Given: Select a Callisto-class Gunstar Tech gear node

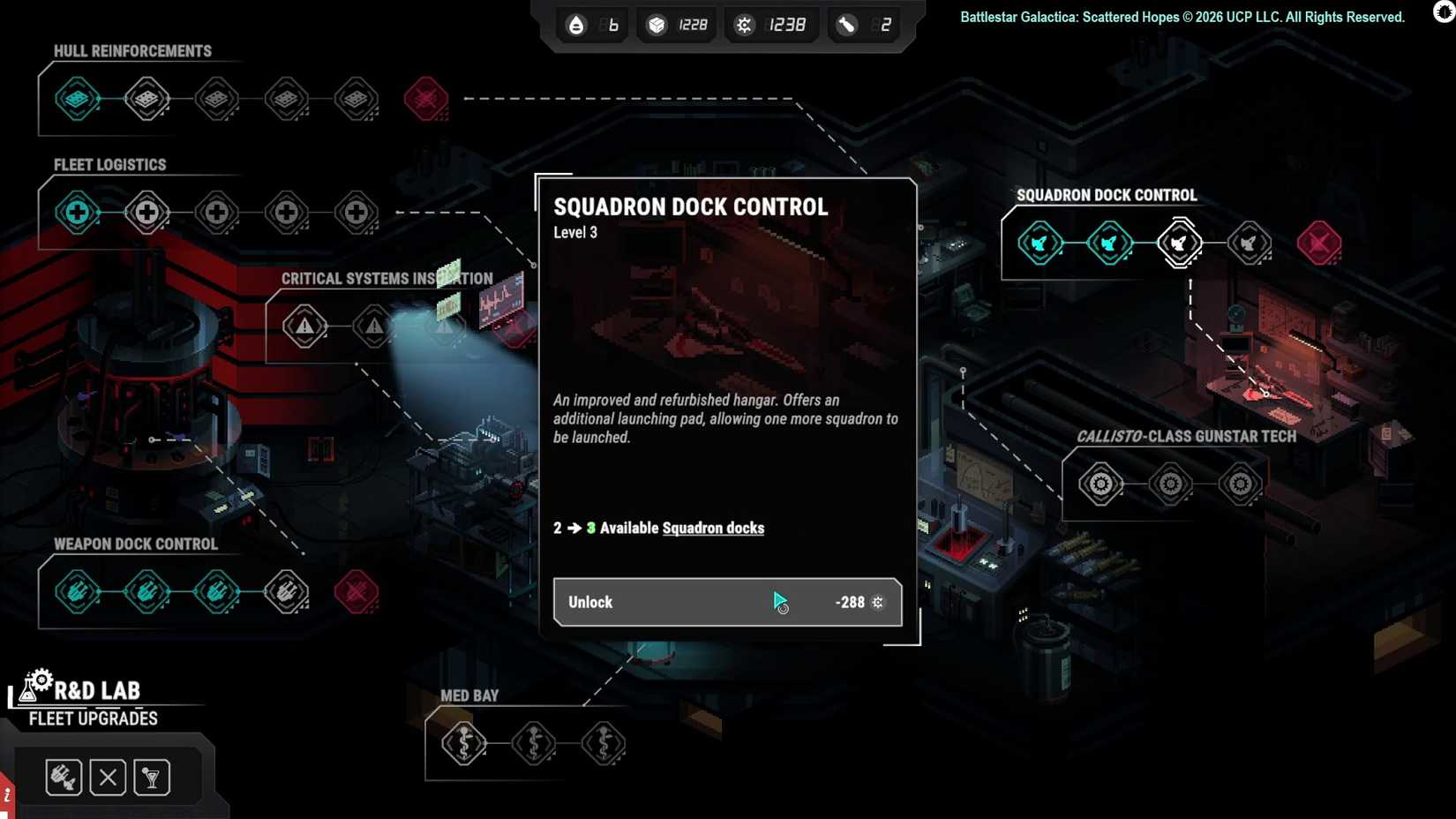Looking at the screenshot, I should click(x=1100, y=484).
